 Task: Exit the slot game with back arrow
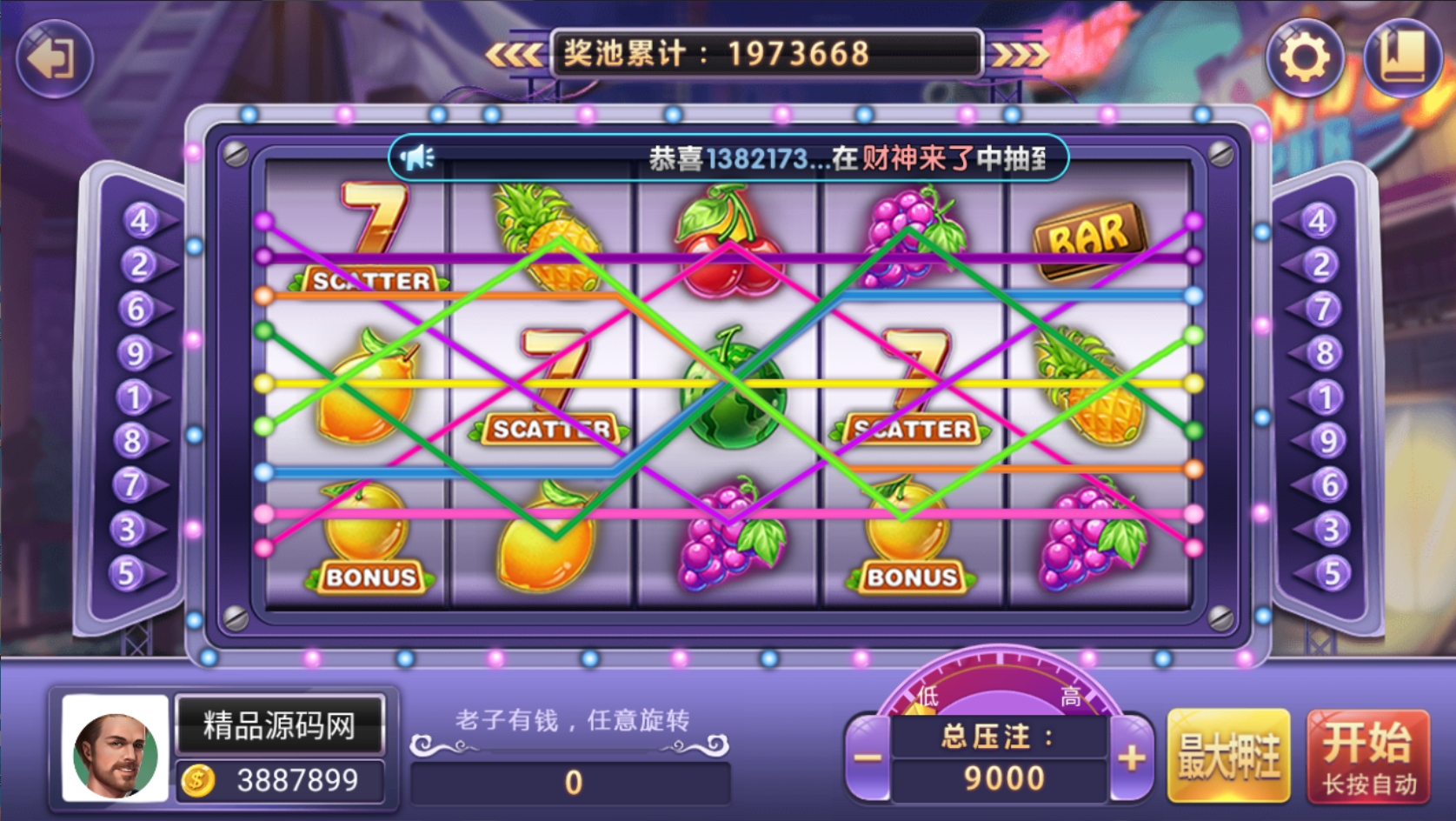(53, 58)
